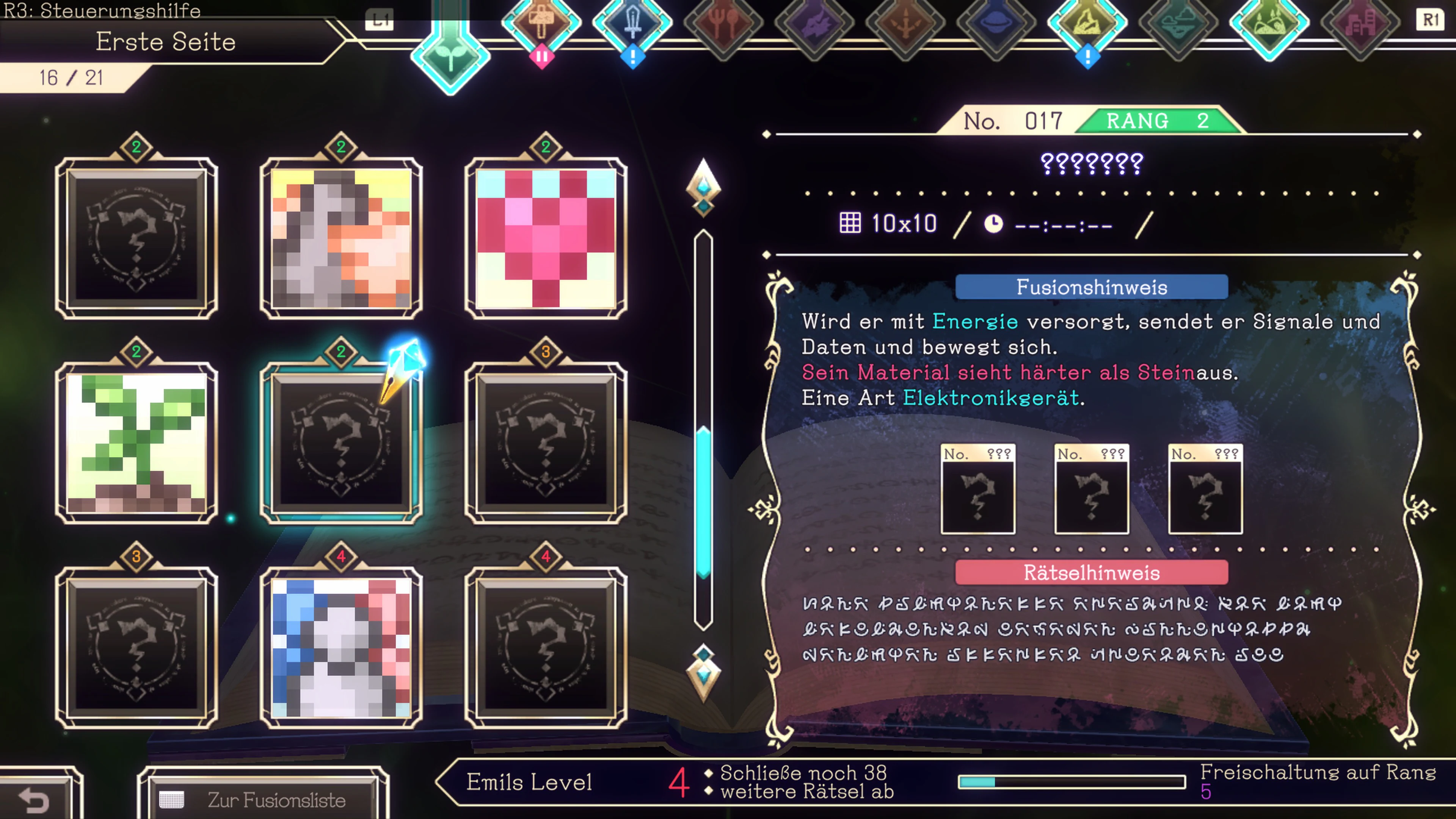Viewport: 1456px width, 819px height.
Task: Click the cutlery food category icon
Action: [724, 24]
